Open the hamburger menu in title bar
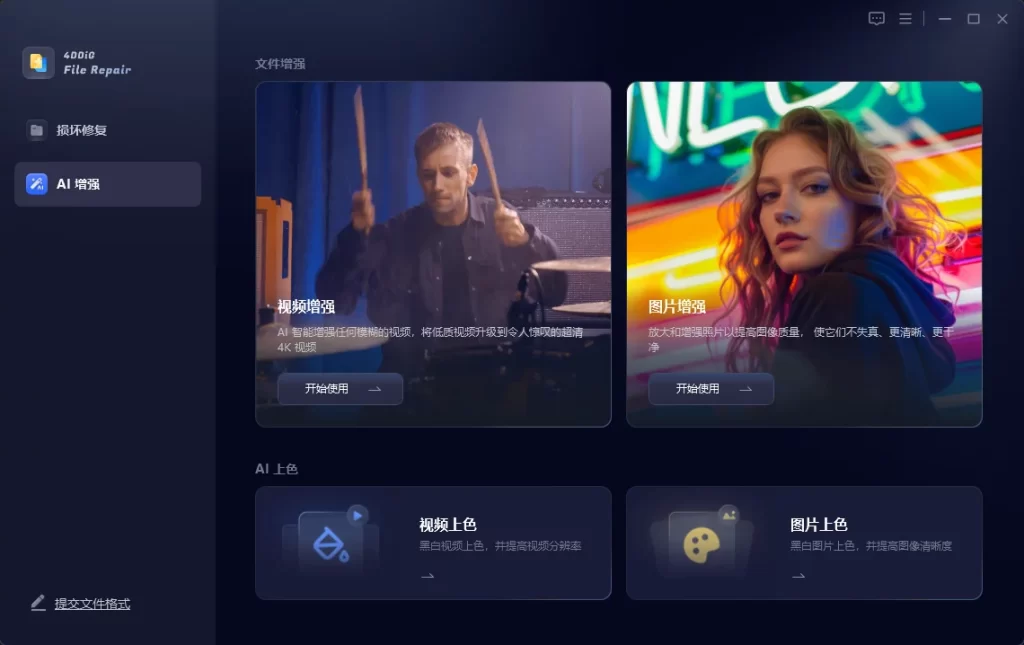This screenshot has width=1024, height=645. 905,19
